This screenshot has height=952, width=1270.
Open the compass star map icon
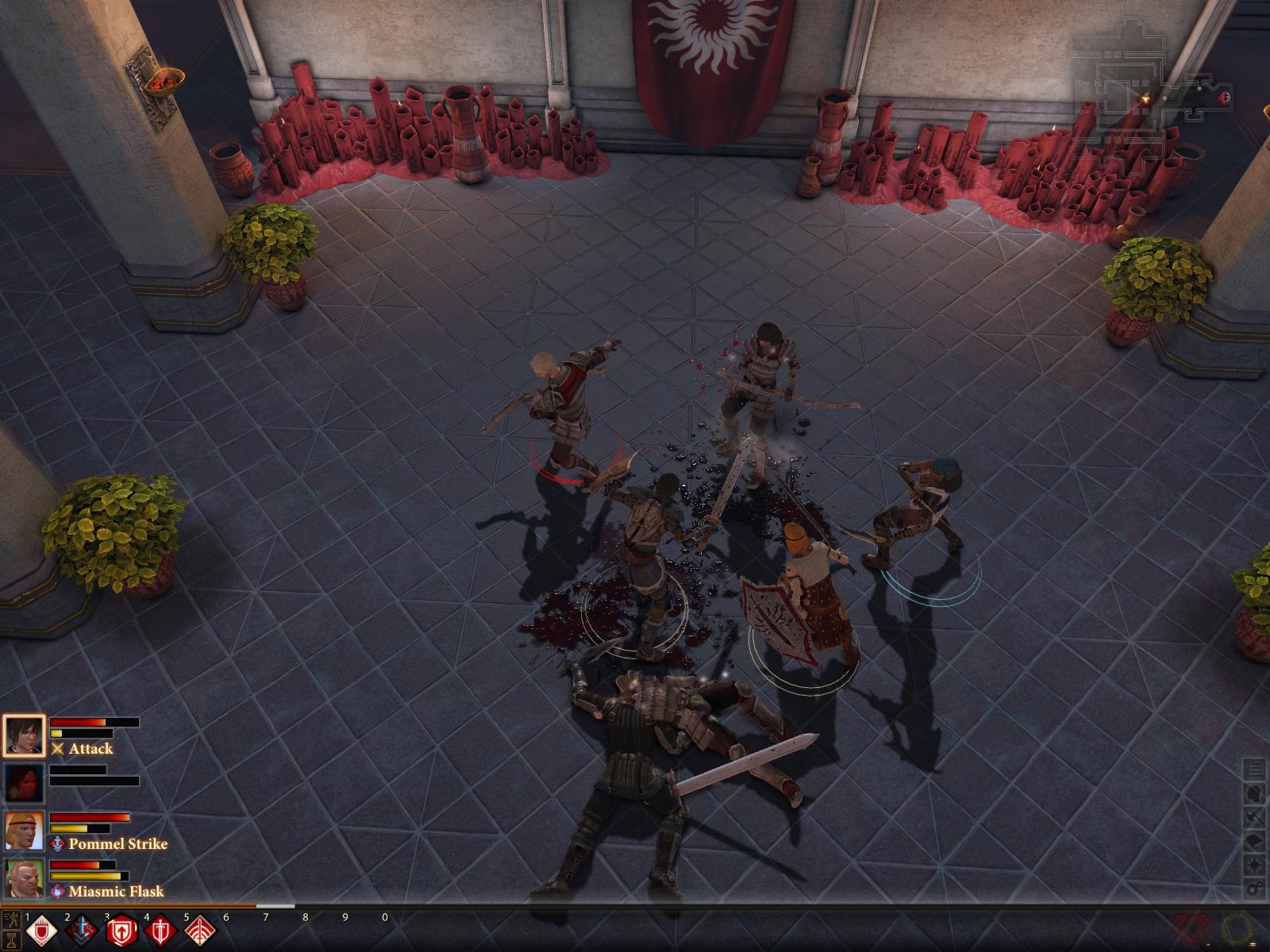tap(1254, 864)
